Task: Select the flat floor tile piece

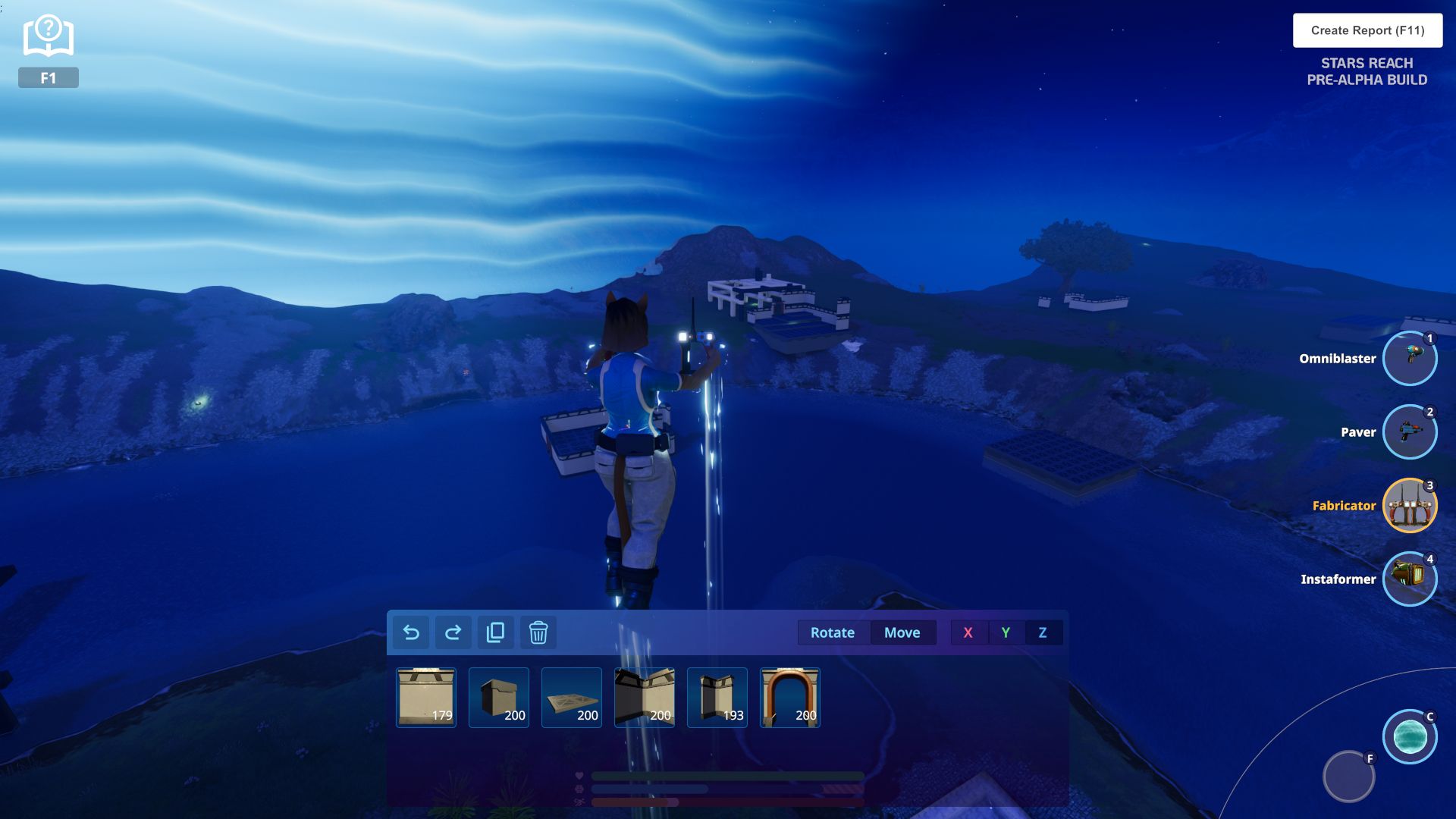Action: click(x=572, y=698)
